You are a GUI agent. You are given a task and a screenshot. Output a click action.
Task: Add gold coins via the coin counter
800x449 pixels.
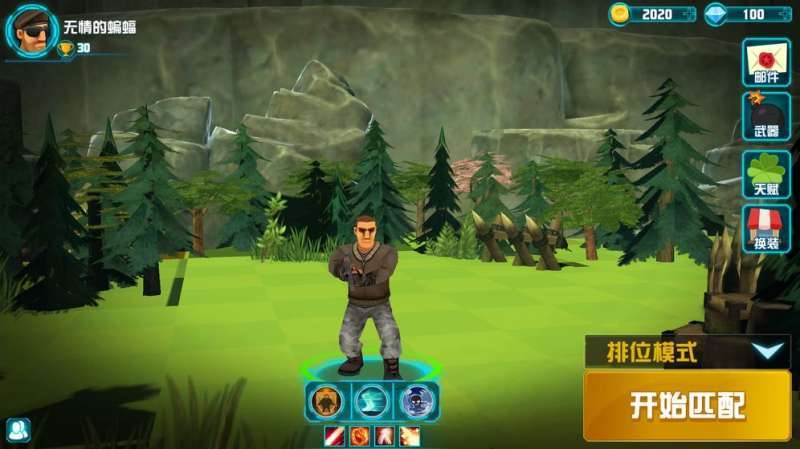(x=653, y=14)
